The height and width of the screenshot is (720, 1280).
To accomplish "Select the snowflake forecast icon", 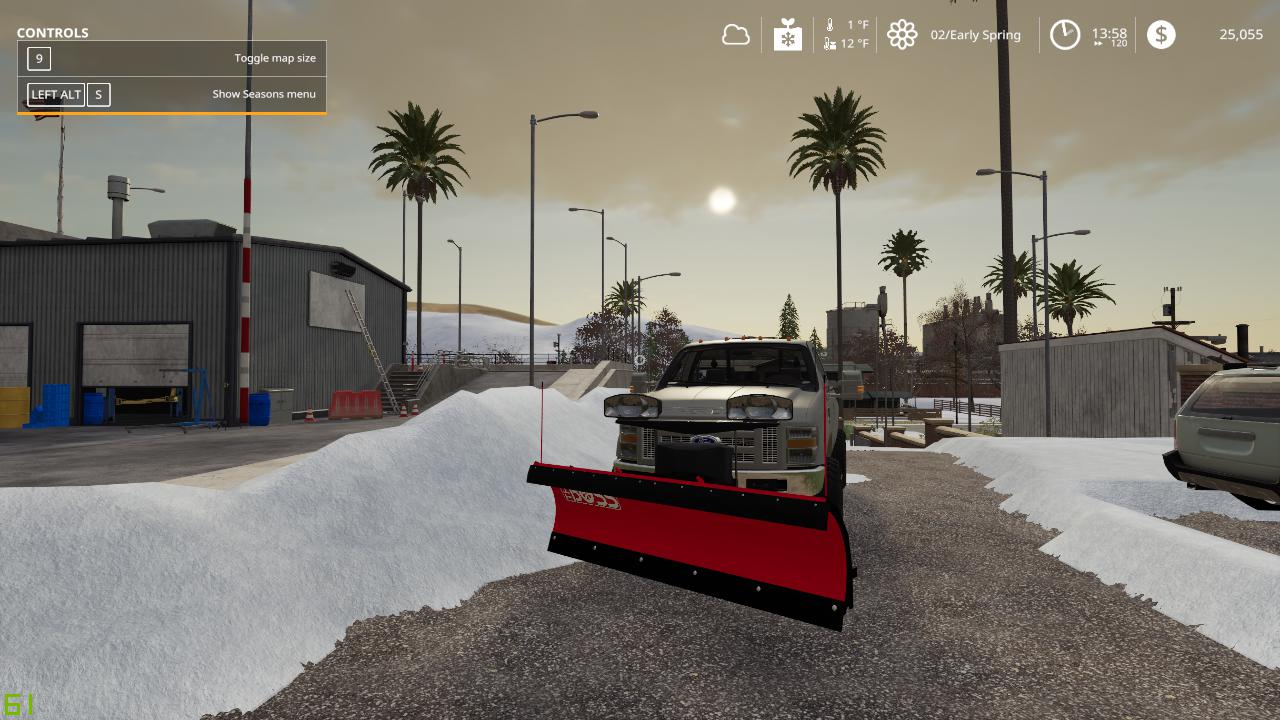I will (x=788, y=36).
